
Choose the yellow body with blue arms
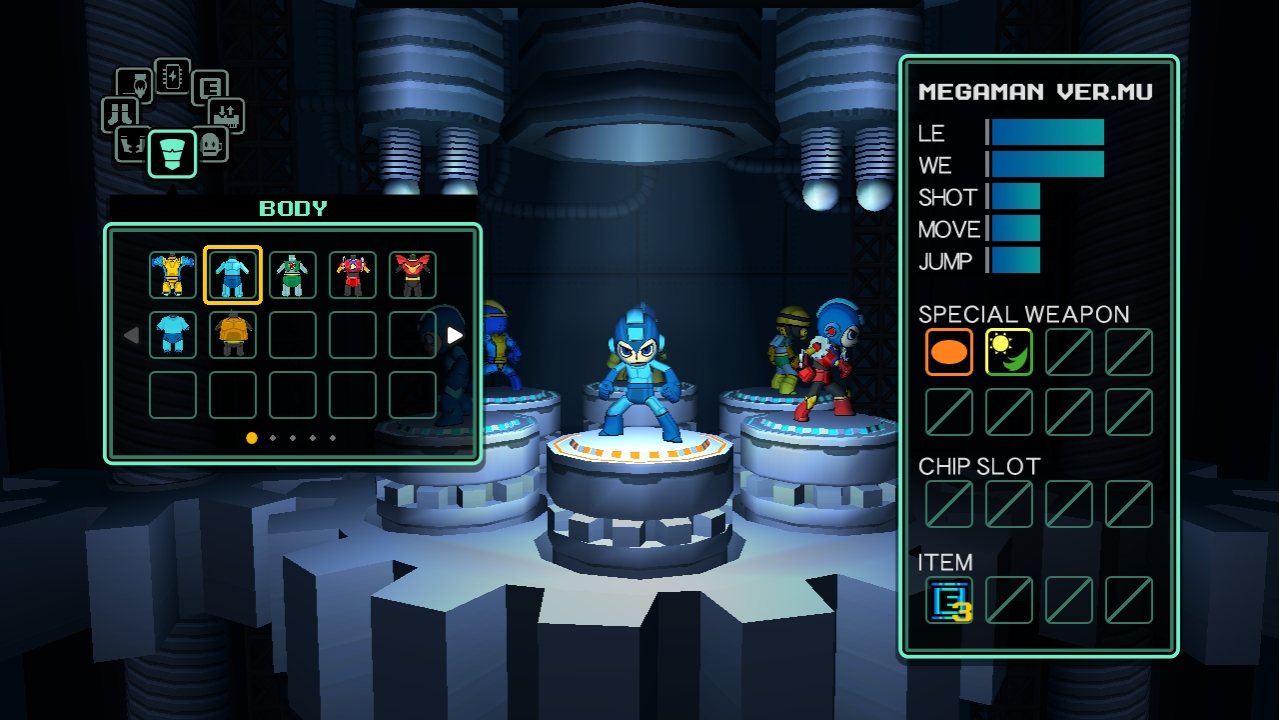[x=173, y=275]
